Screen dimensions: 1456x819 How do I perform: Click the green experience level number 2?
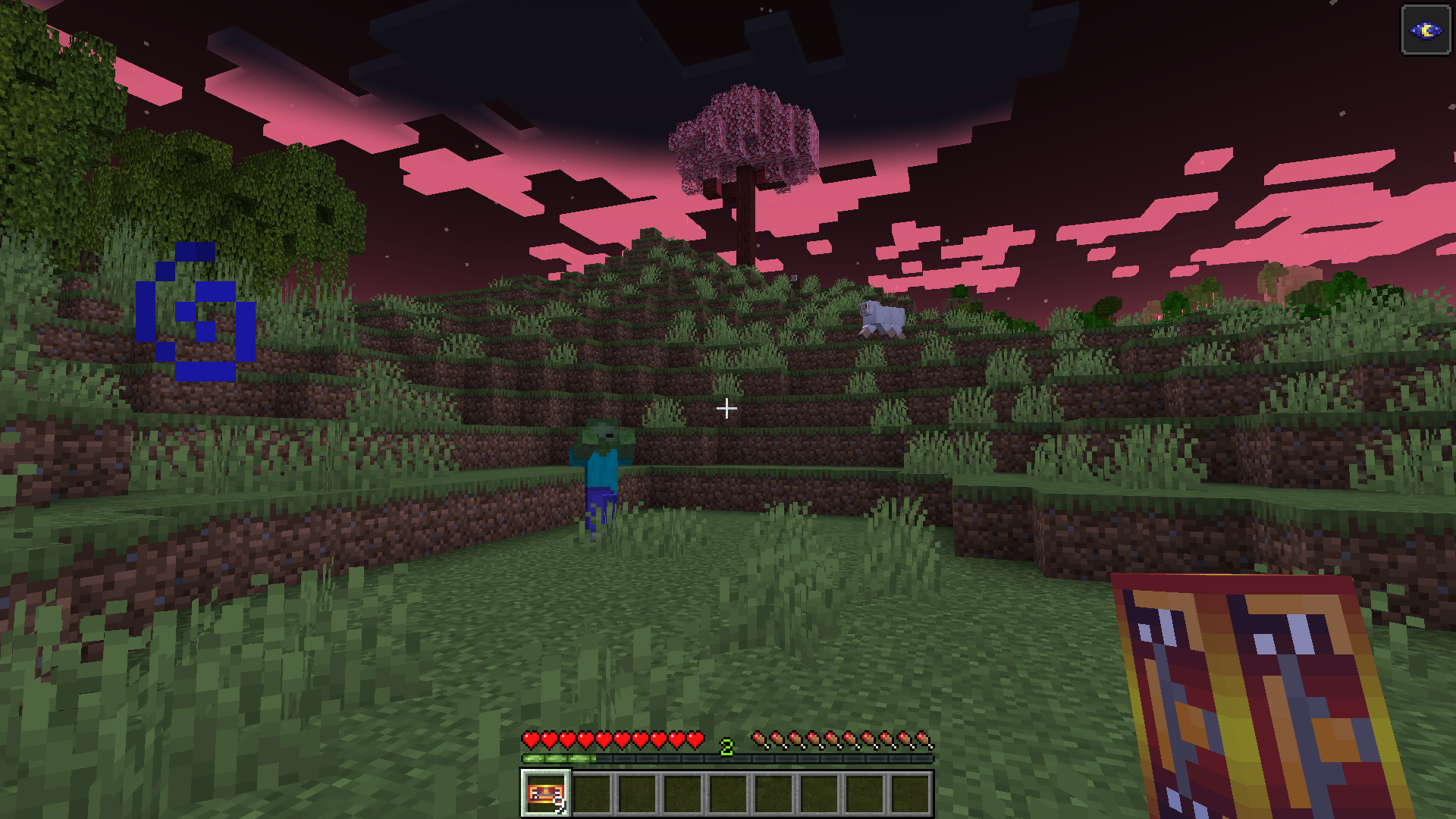[726, 746]
